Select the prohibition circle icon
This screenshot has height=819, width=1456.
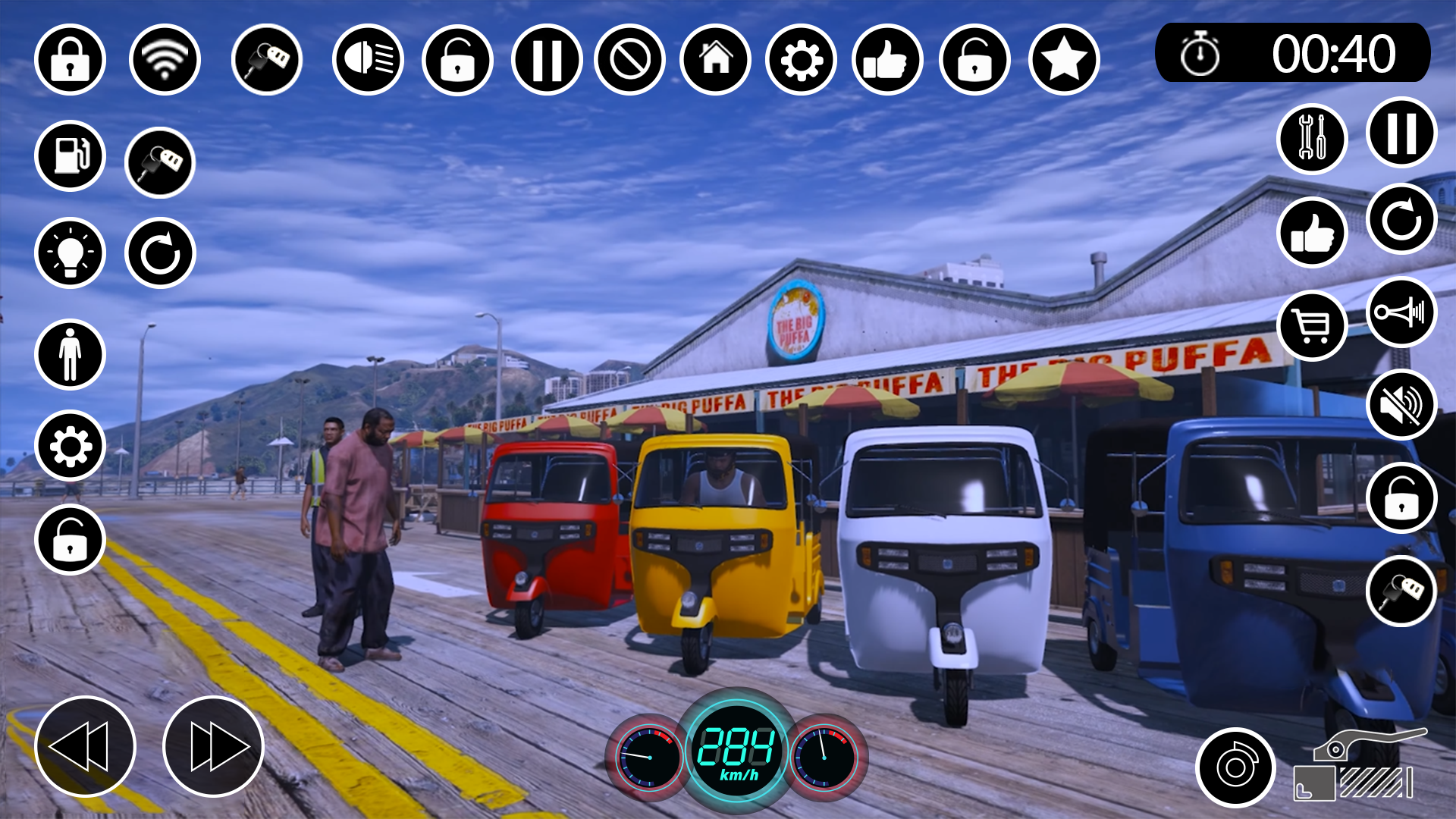629,60
